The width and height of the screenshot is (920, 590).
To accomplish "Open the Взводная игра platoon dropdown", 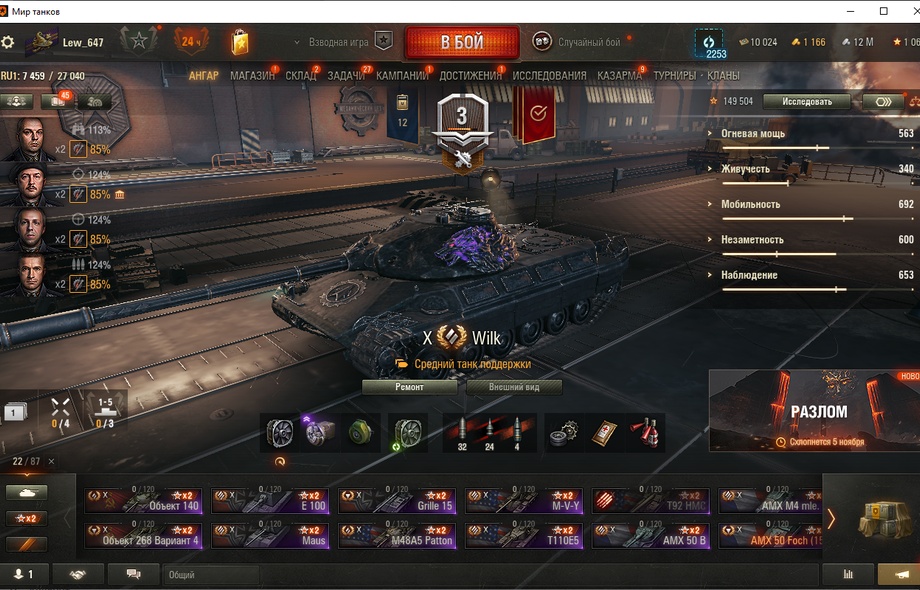I will pyautogui.click(x=340, y=43).
